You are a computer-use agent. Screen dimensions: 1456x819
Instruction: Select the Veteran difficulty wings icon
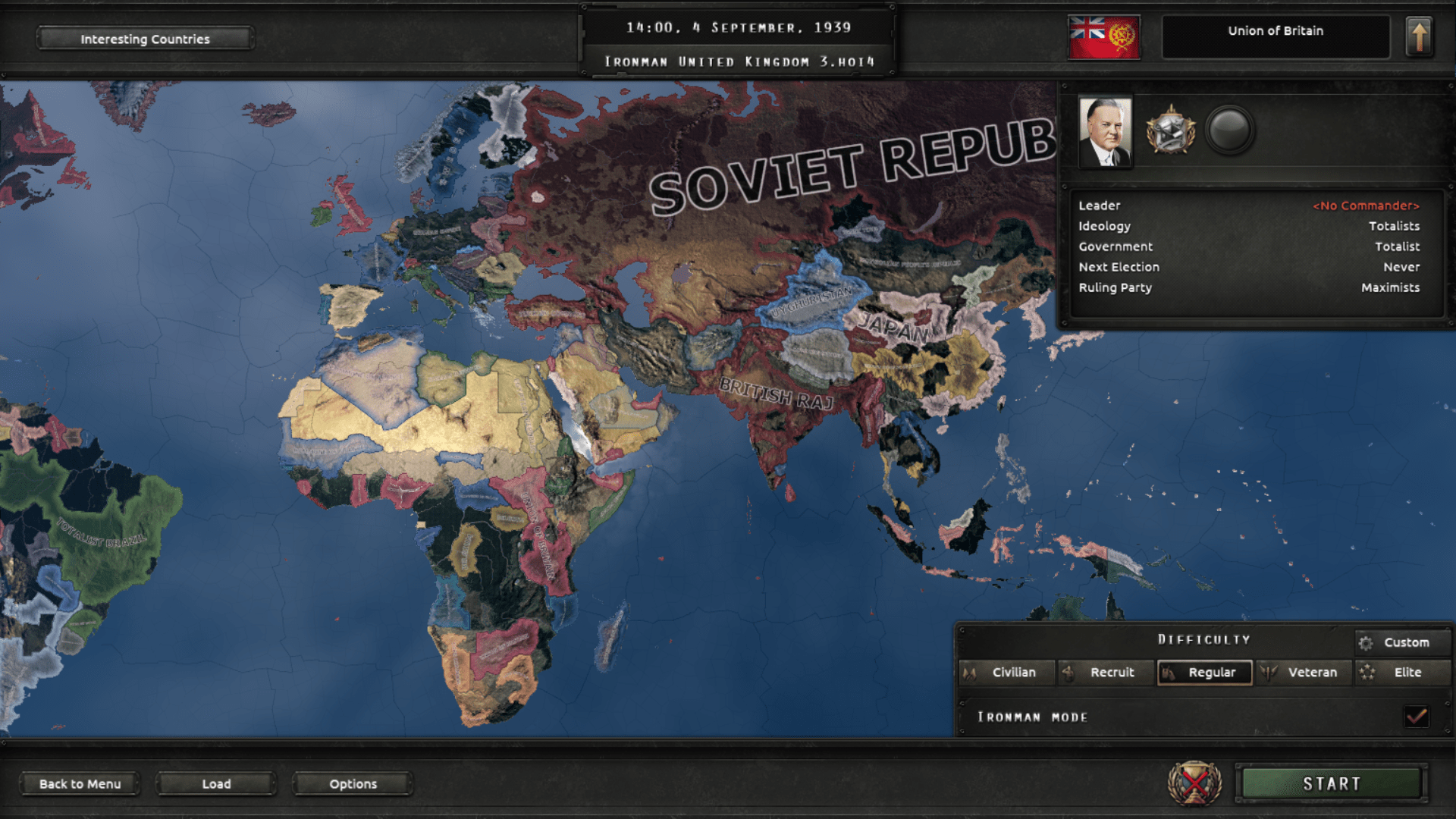[1266, 672]
